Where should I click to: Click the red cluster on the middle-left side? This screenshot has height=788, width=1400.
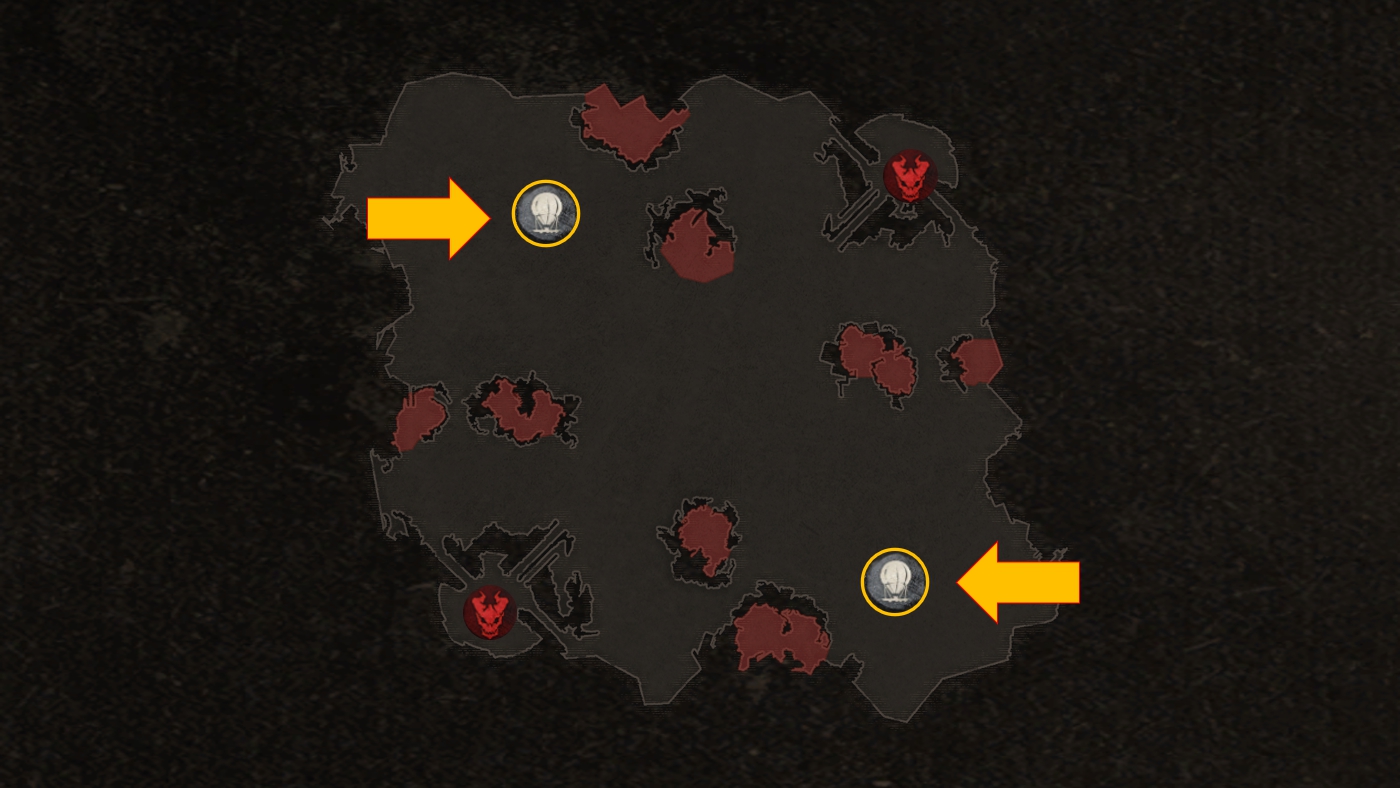coord(520,410)
